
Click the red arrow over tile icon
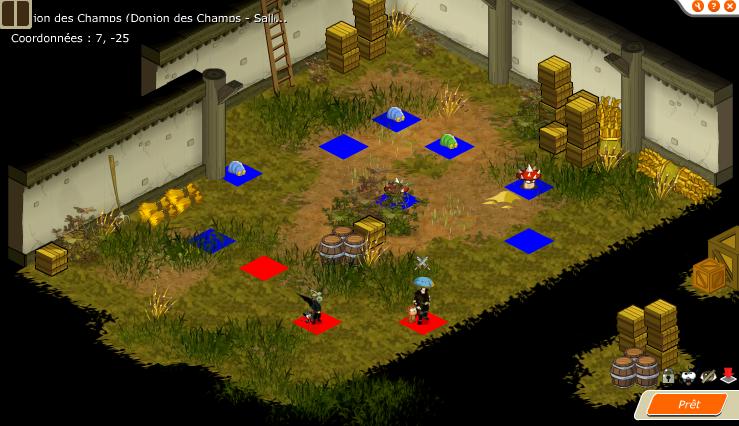tap(728, 377)
